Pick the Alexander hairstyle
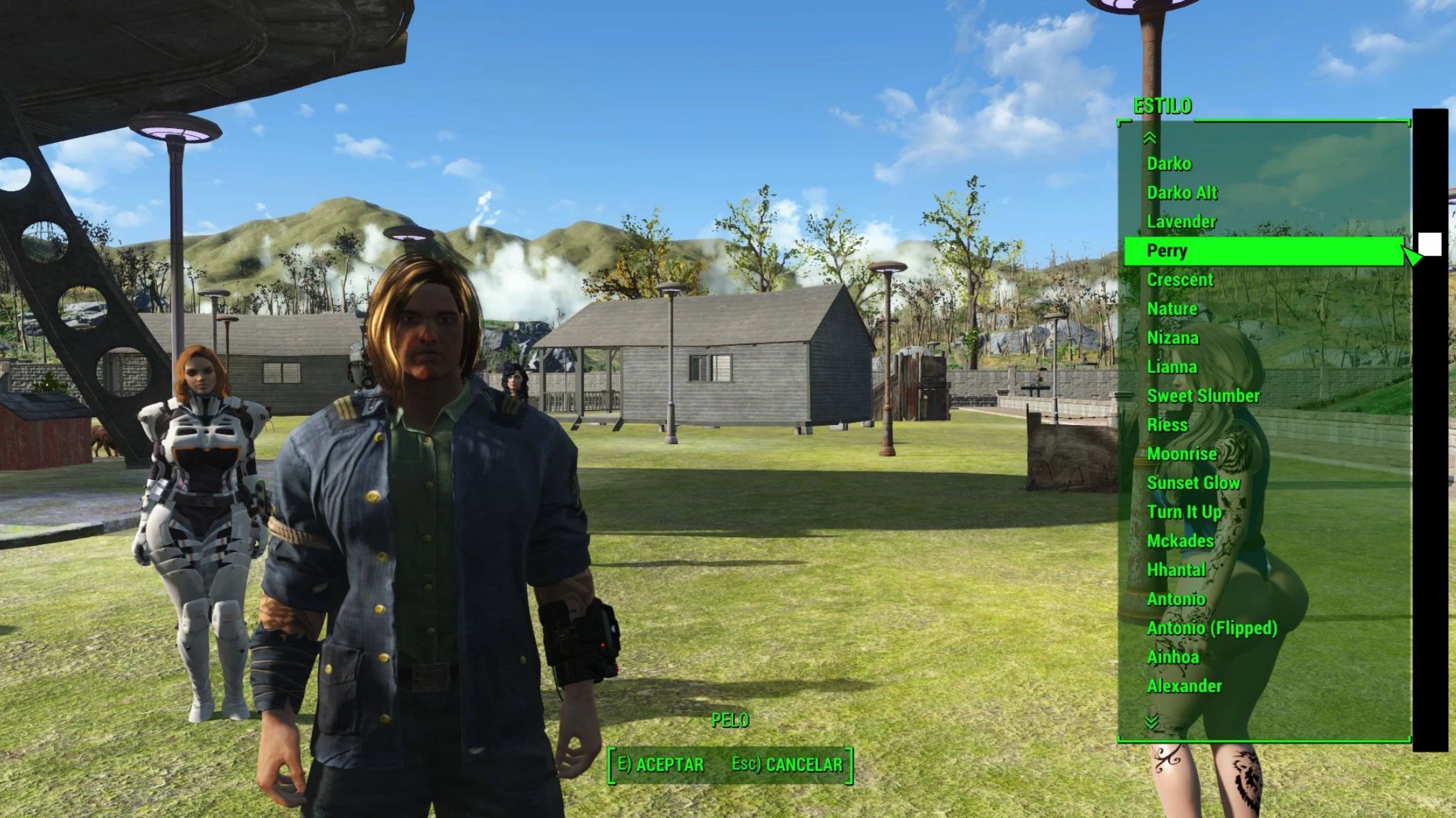The width and height of the screenshot is (1456, 818). [x=1184, y=686]
